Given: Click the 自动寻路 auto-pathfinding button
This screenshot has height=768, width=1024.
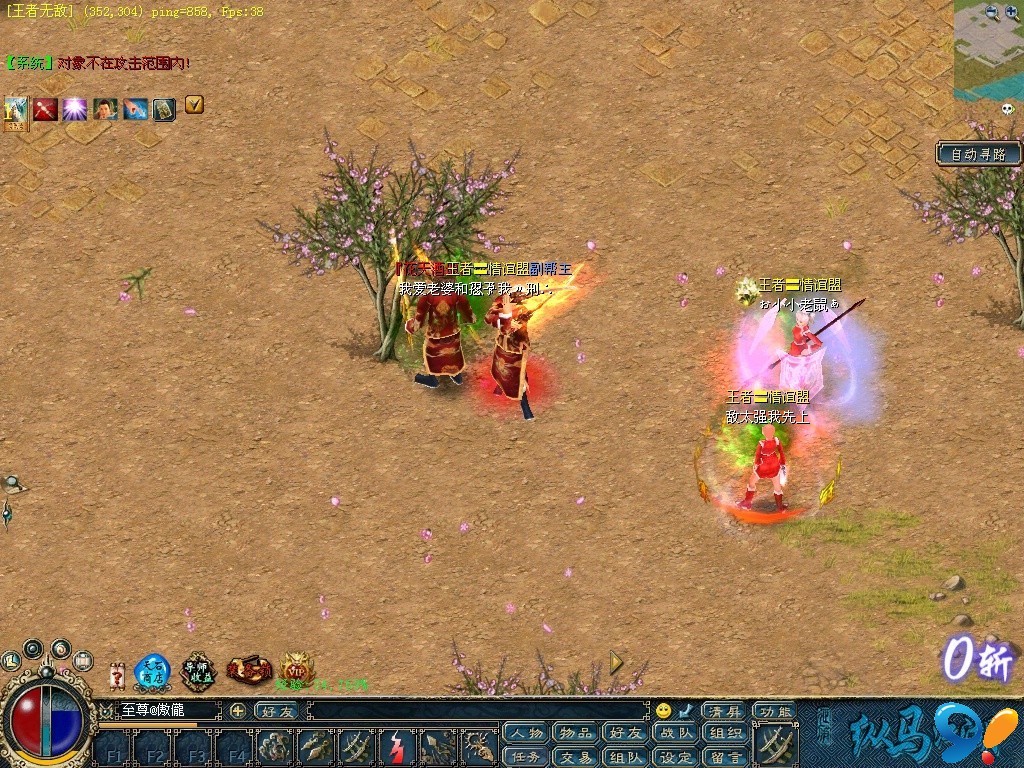Looking at the screenshot, I should (x=979, y=154).
